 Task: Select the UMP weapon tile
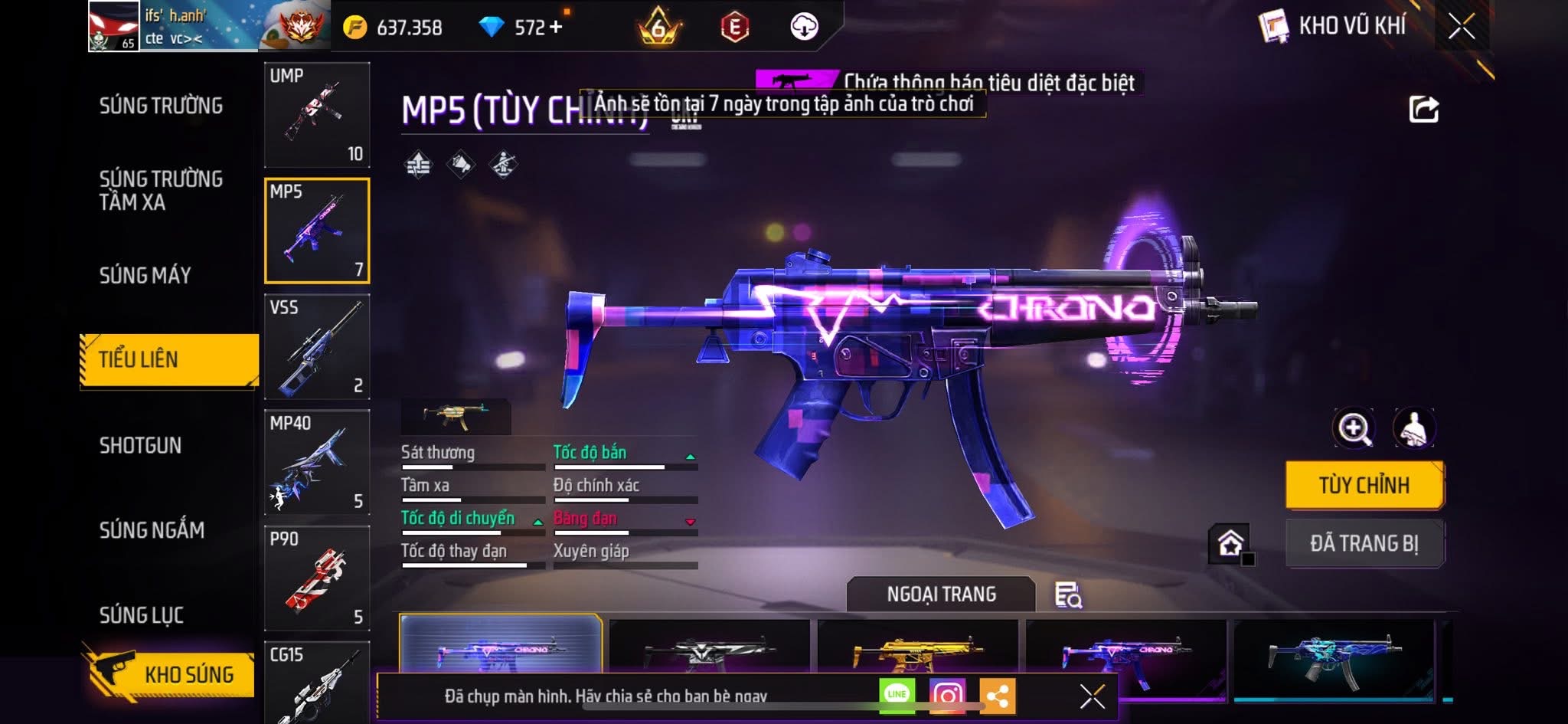317,115
